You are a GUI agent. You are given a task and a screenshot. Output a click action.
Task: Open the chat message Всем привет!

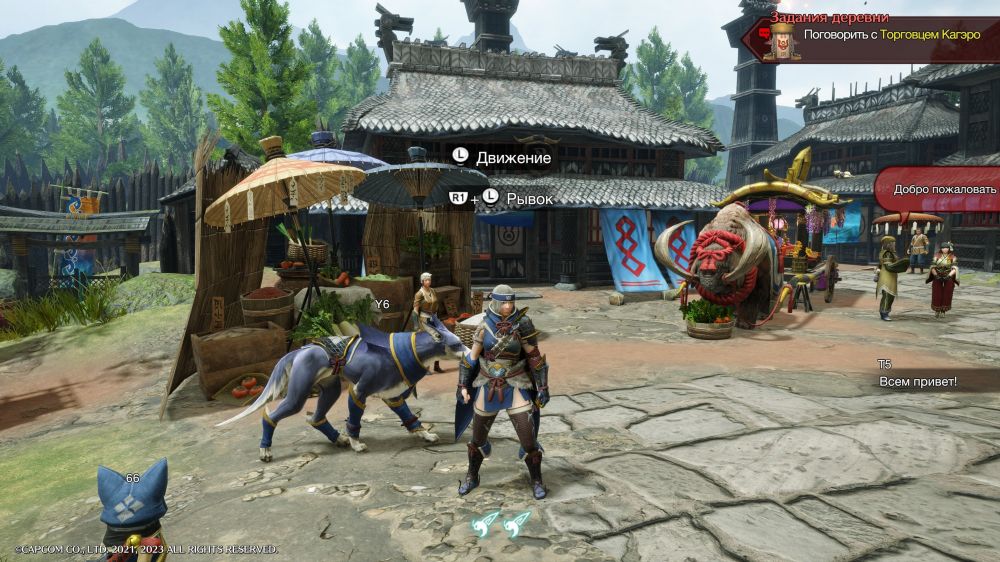pos(917,382)
